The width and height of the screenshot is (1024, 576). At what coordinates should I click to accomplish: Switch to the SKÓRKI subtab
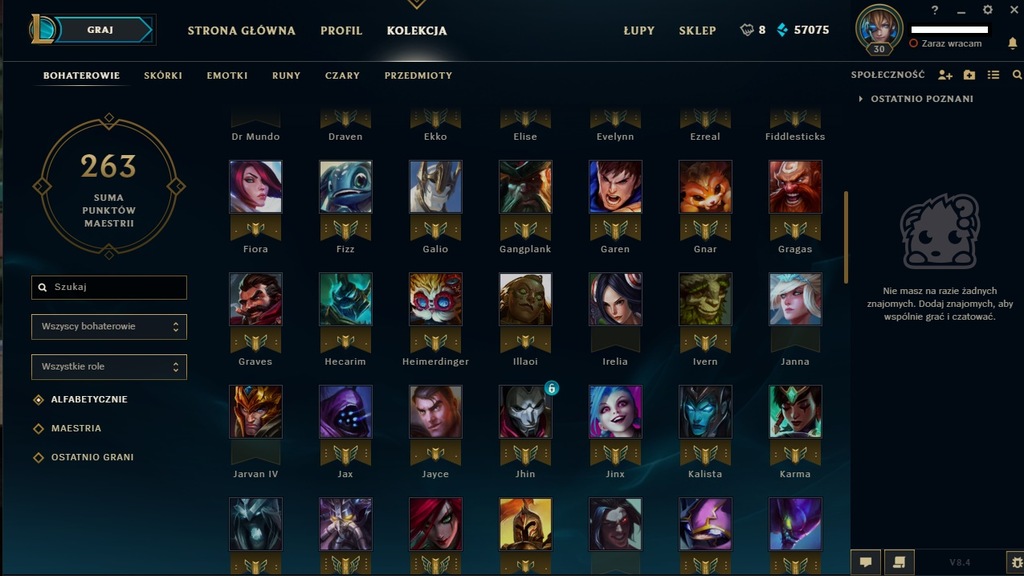click(163, 75)
